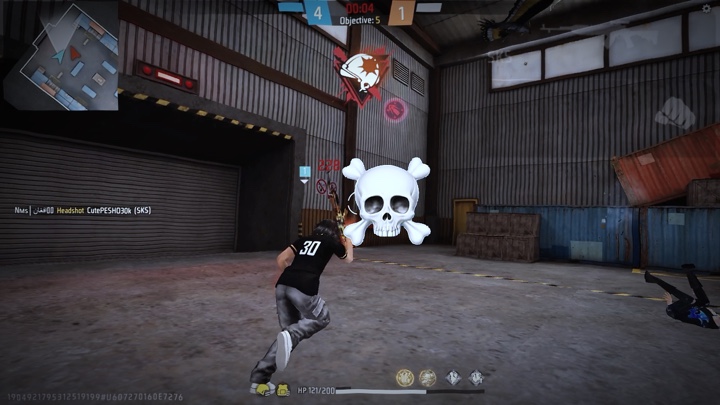
Task: Tap the fist melee punch button
Action: pos(676,111)
